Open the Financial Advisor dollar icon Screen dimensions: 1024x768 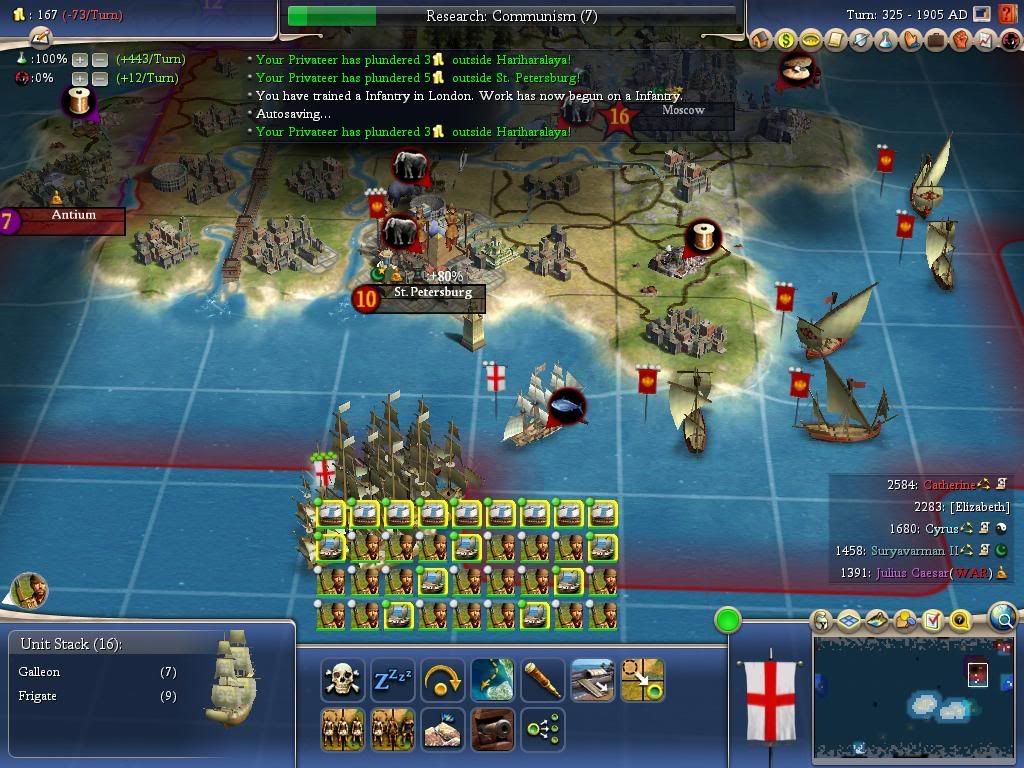click(787, 41)
